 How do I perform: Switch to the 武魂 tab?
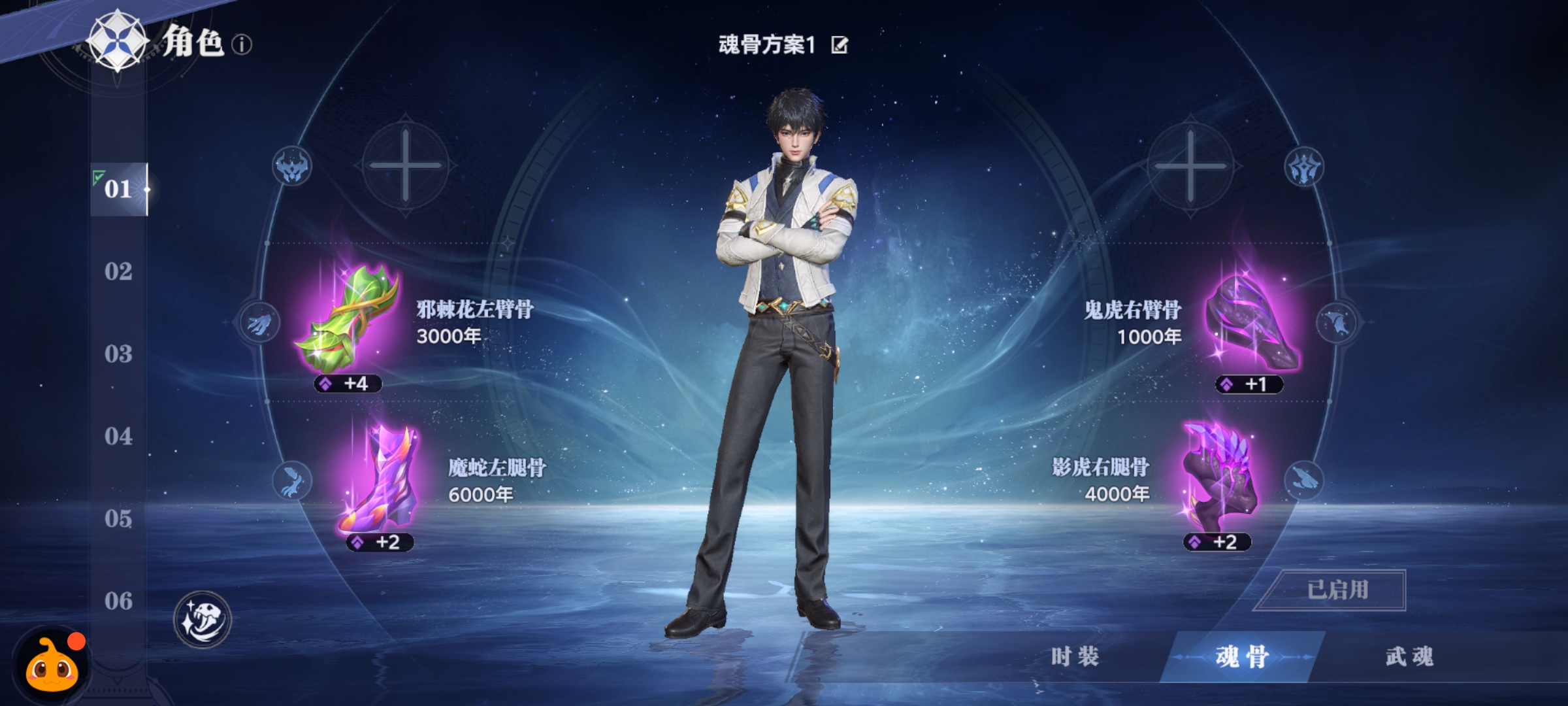click(x=1410, y=657)
